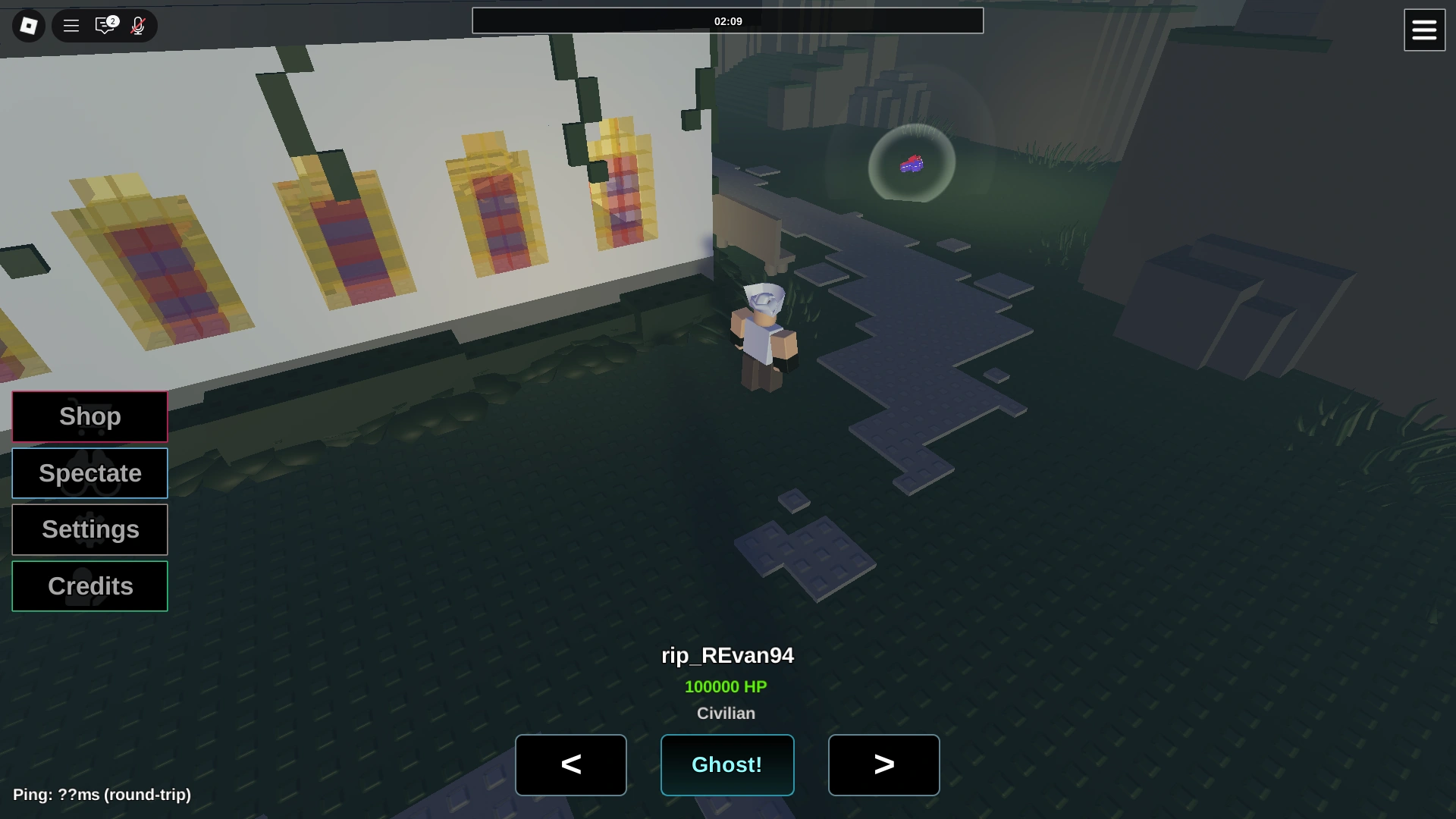
Task: Open the Credits screen
Action: 89,585
